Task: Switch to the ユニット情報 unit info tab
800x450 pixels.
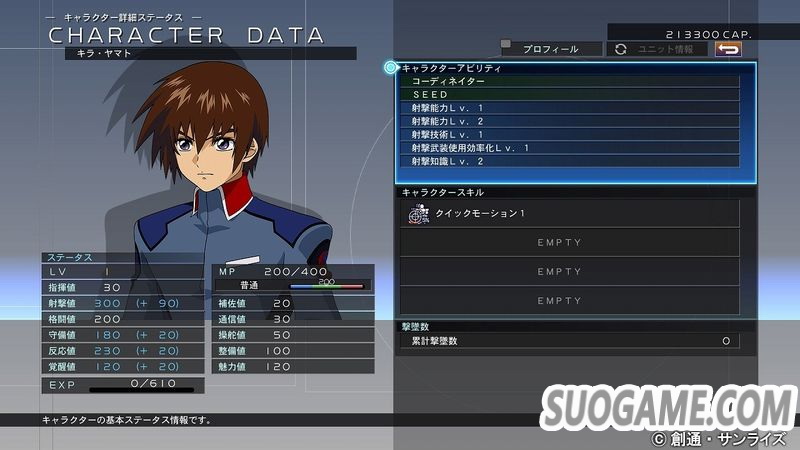Action: 656,49
